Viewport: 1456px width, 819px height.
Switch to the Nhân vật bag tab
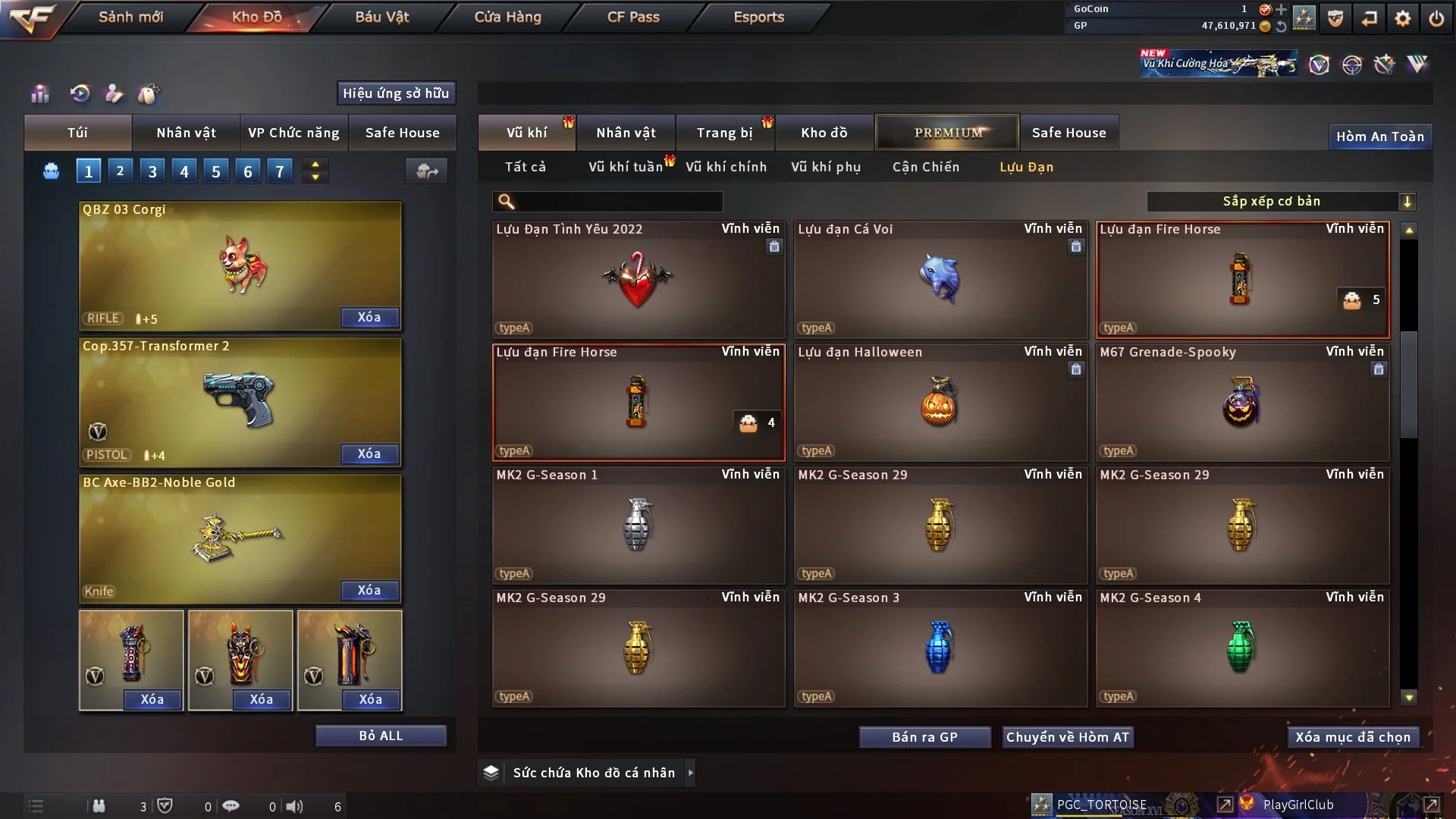186,133
